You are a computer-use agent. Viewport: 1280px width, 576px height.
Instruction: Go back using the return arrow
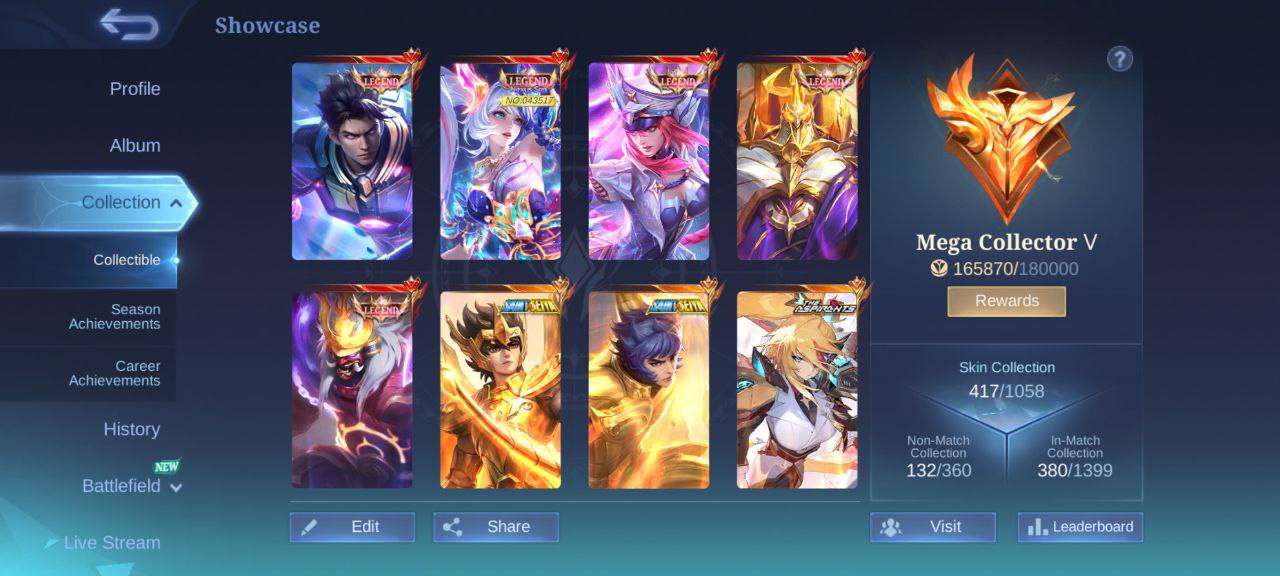coord(129,24)
